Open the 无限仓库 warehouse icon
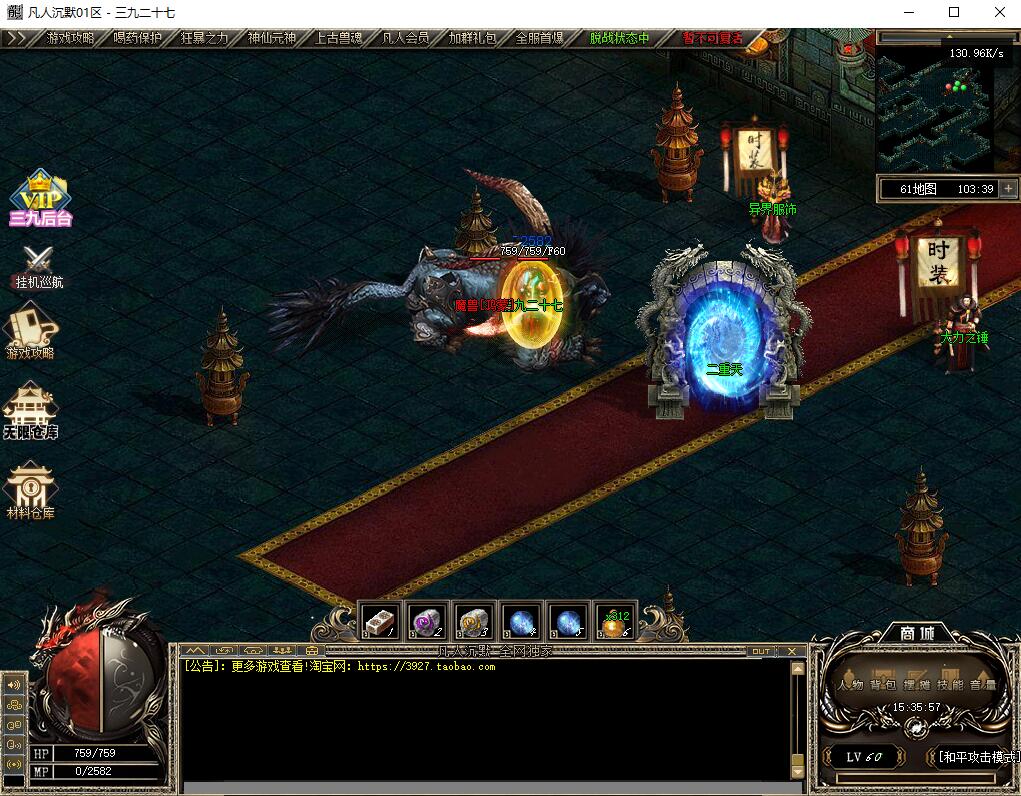This screenshot has height=796, width=1021. 30,412
